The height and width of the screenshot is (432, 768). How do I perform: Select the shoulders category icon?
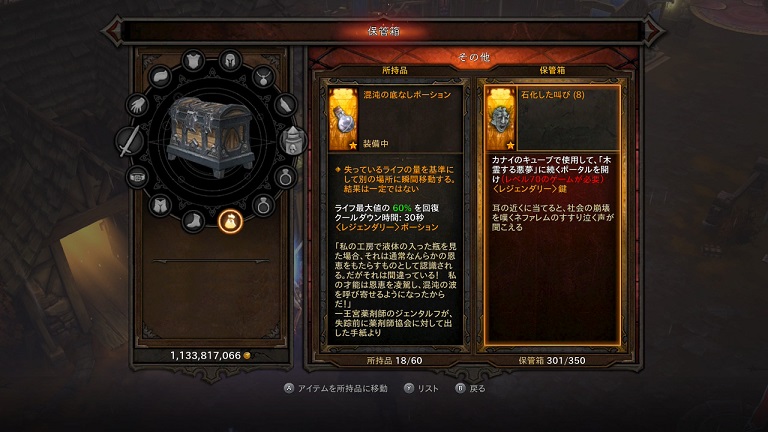pyautogui.click(x=161, y=77)
